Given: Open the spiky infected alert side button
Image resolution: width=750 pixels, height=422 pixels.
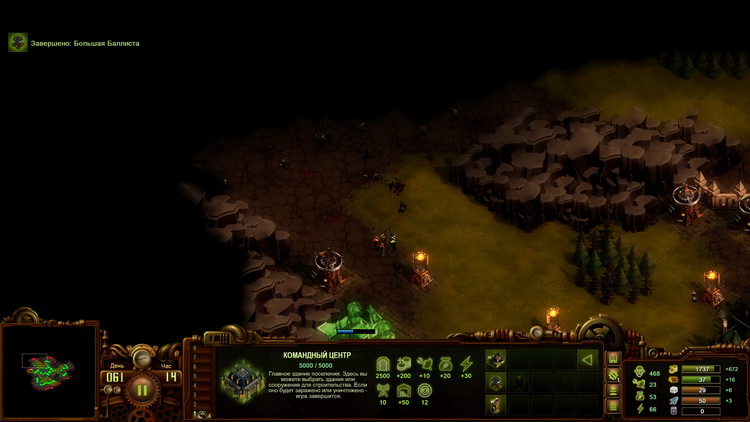Looking at the screenshot, I should (613, 374).
